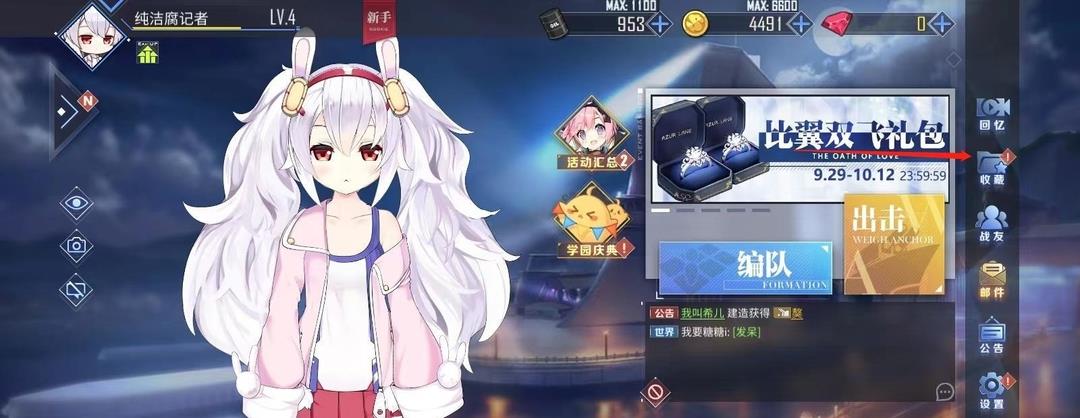Open the 战友 friends list
This screenshot has width=1080, height=418.
coord(991,224)
